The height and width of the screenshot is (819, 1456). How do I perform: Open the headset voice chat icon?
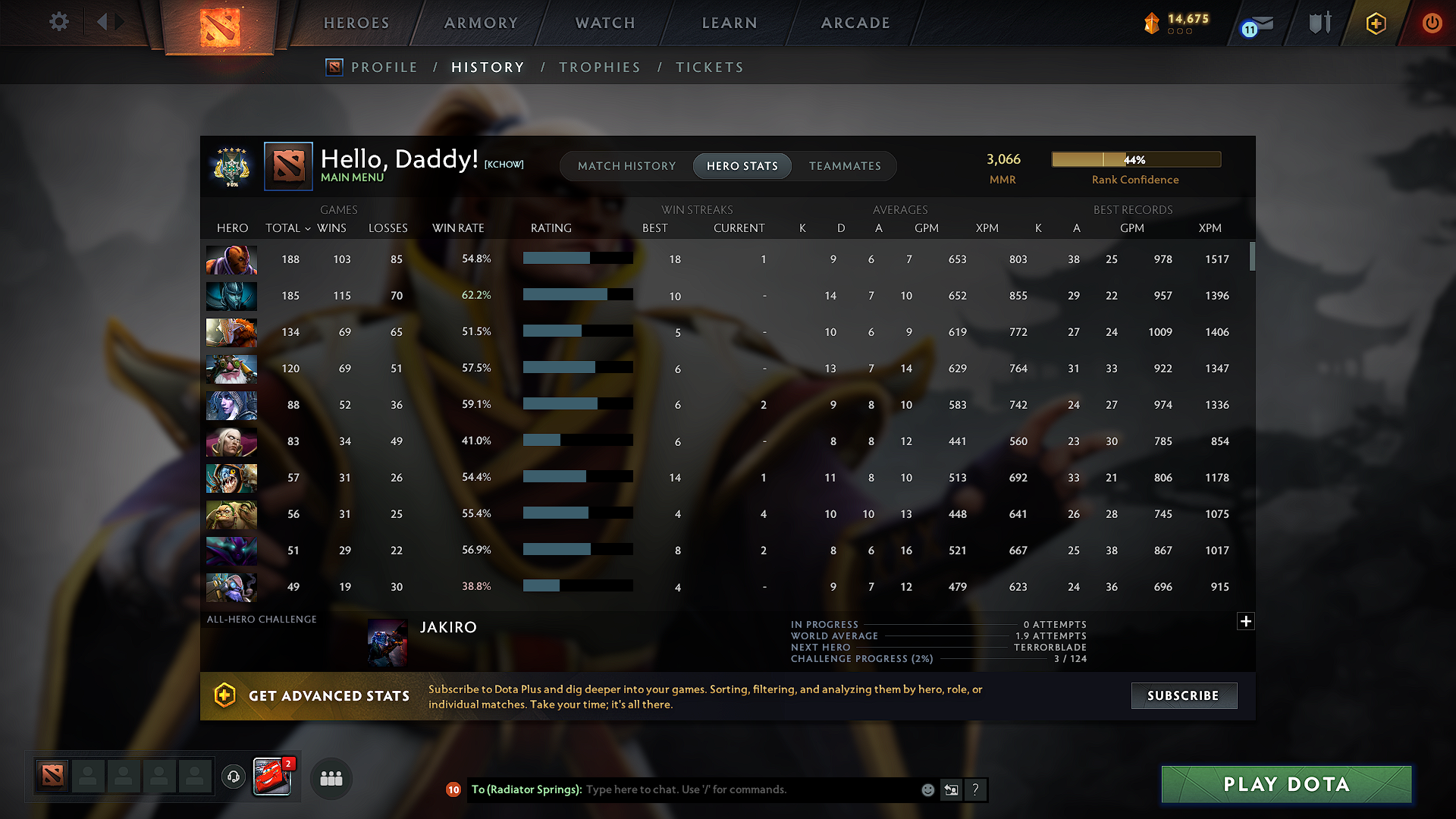[x=233, y=777]
